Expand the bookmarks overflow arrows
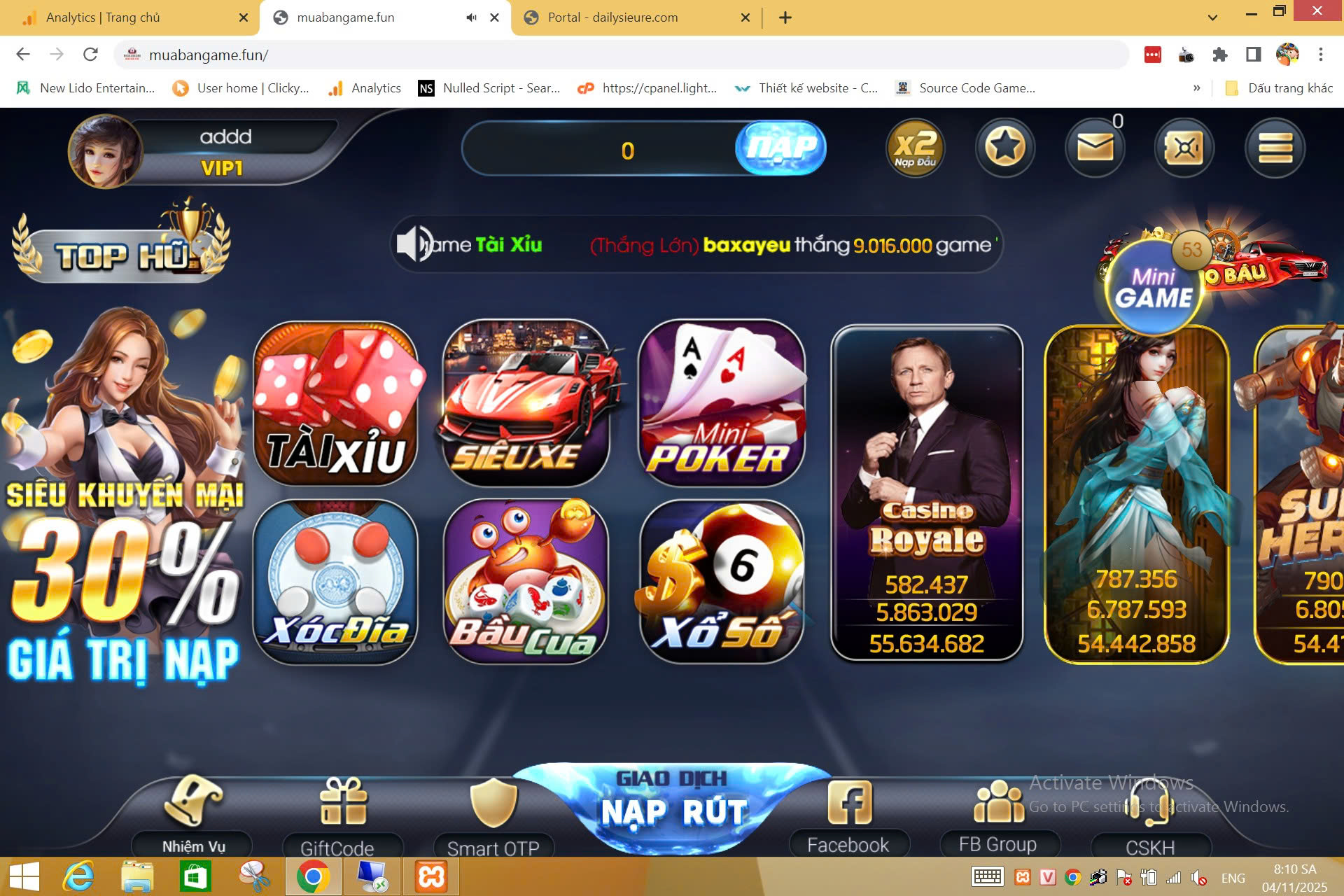Screen dimensions: 1344x896 1197,87
